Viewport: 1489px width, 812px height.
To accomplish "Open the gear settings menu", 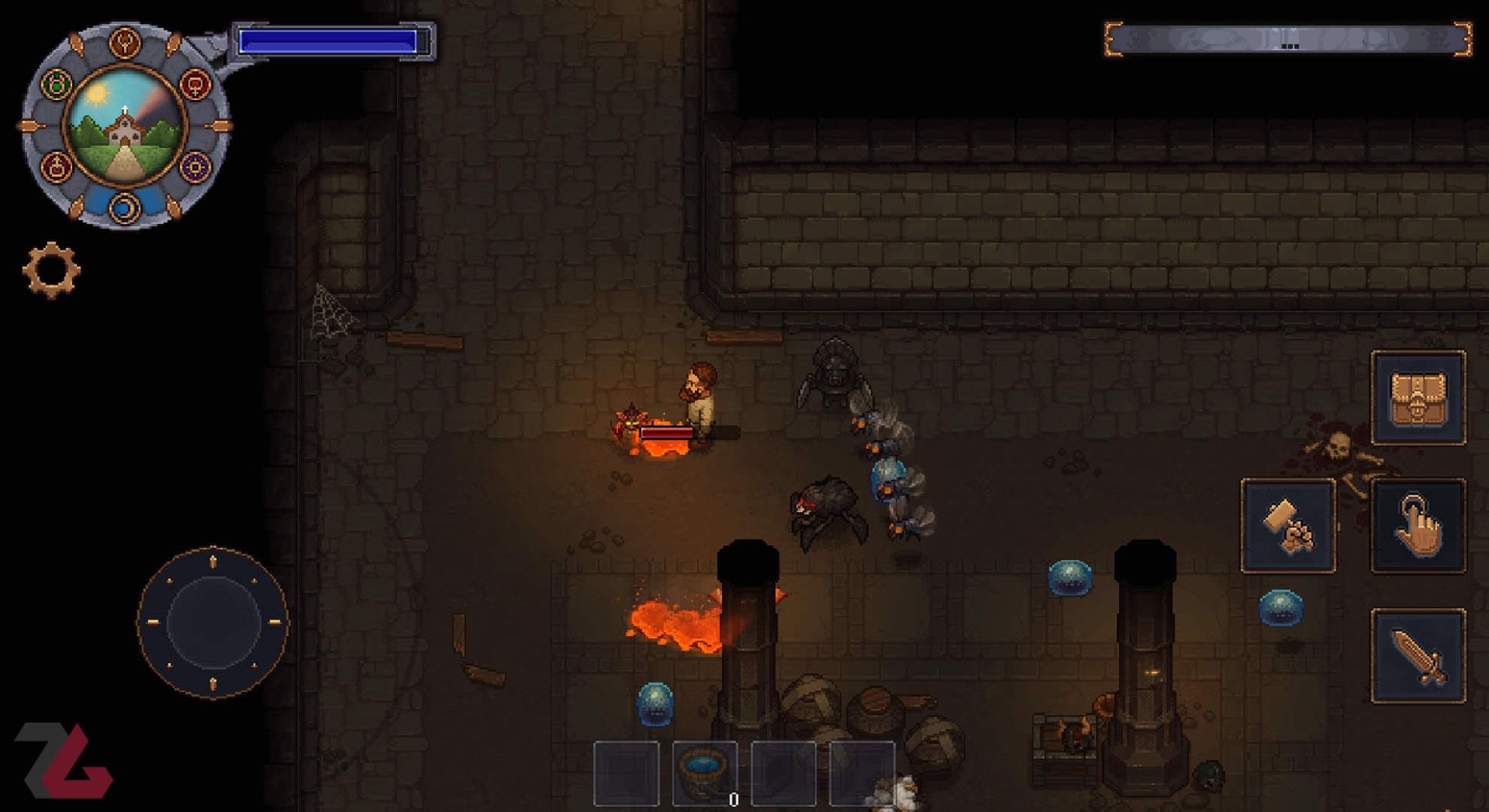I will (x=51, y=270).
